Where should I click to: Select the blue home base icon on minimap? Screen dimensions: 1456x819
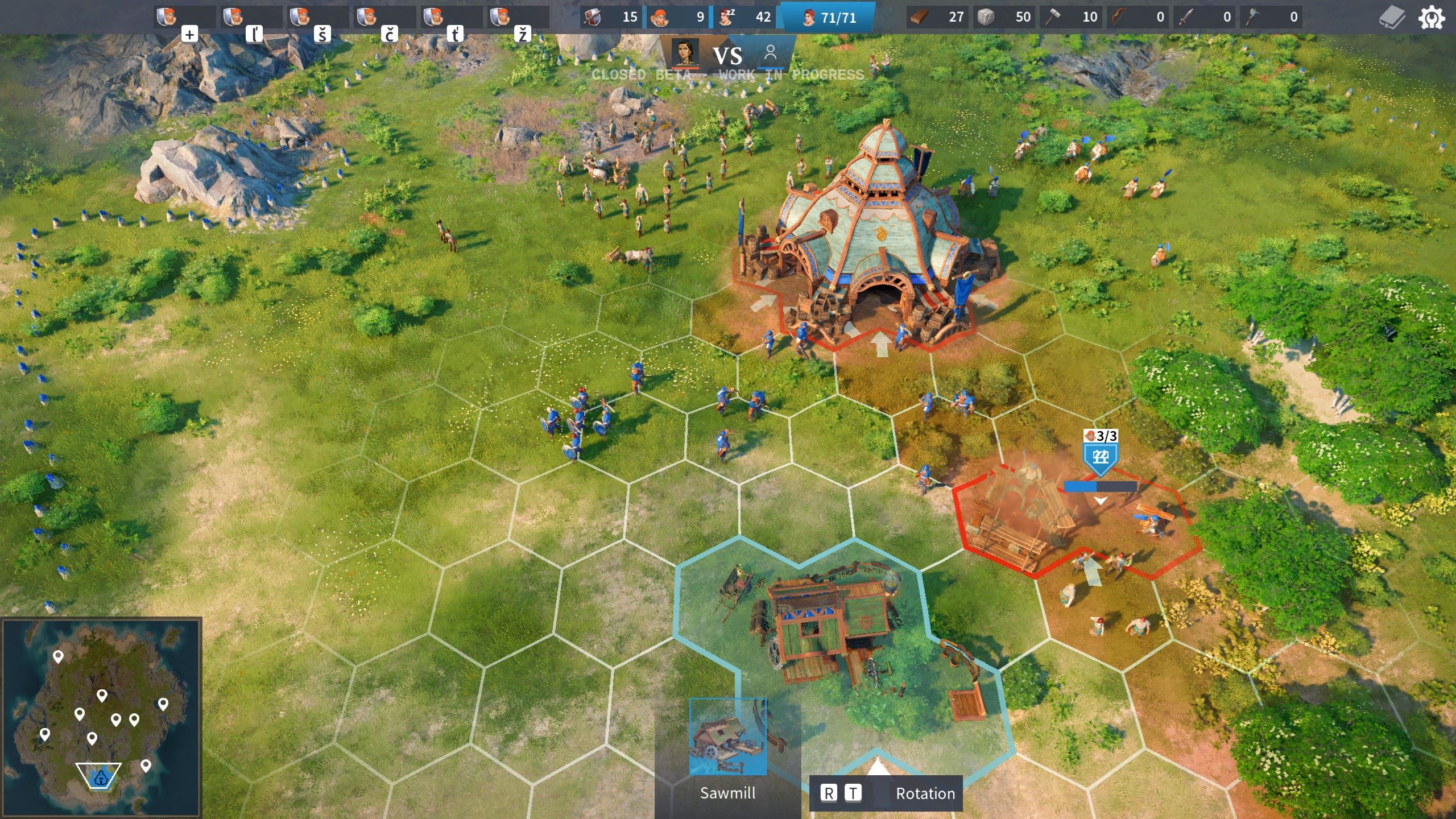(100, 777)
